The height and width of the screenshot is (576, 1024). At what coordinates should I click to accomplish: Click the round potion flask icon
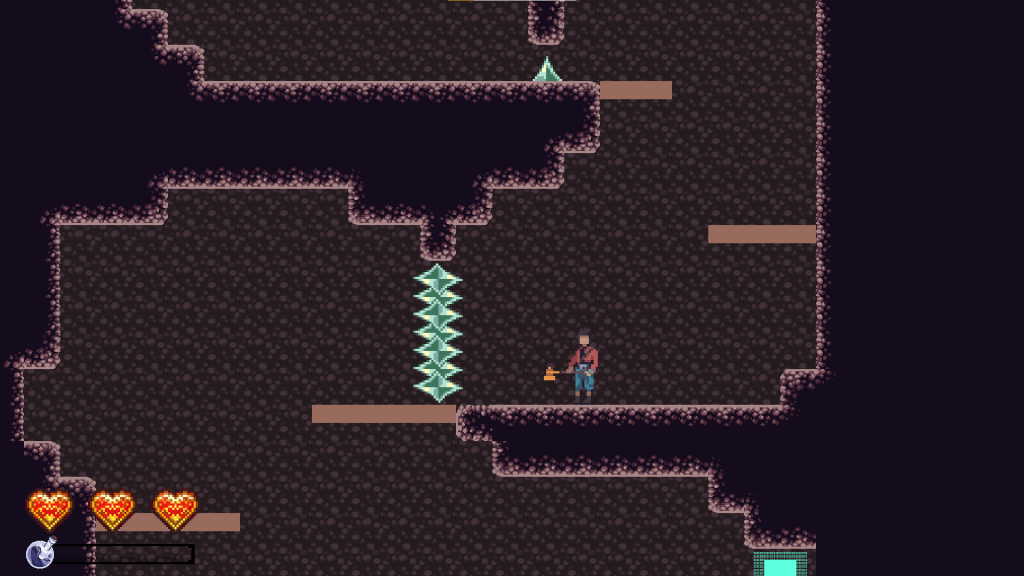coord(40,553)
